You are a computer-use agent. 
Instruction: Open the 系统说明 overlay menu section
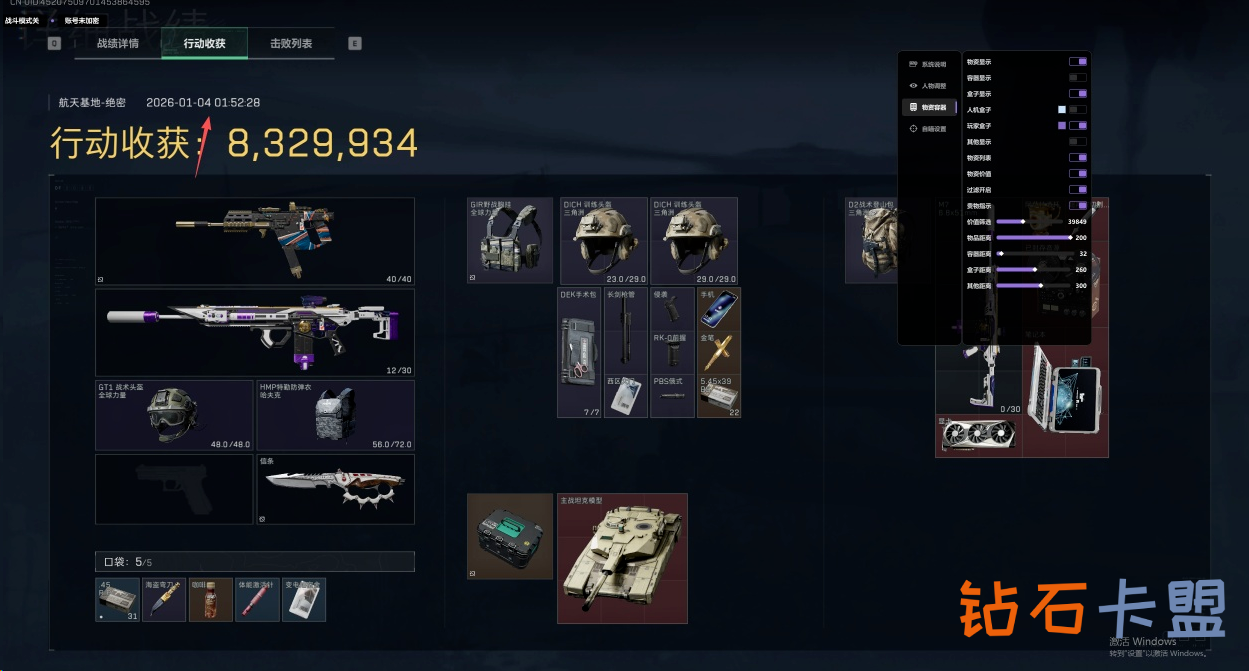point(929,64)
